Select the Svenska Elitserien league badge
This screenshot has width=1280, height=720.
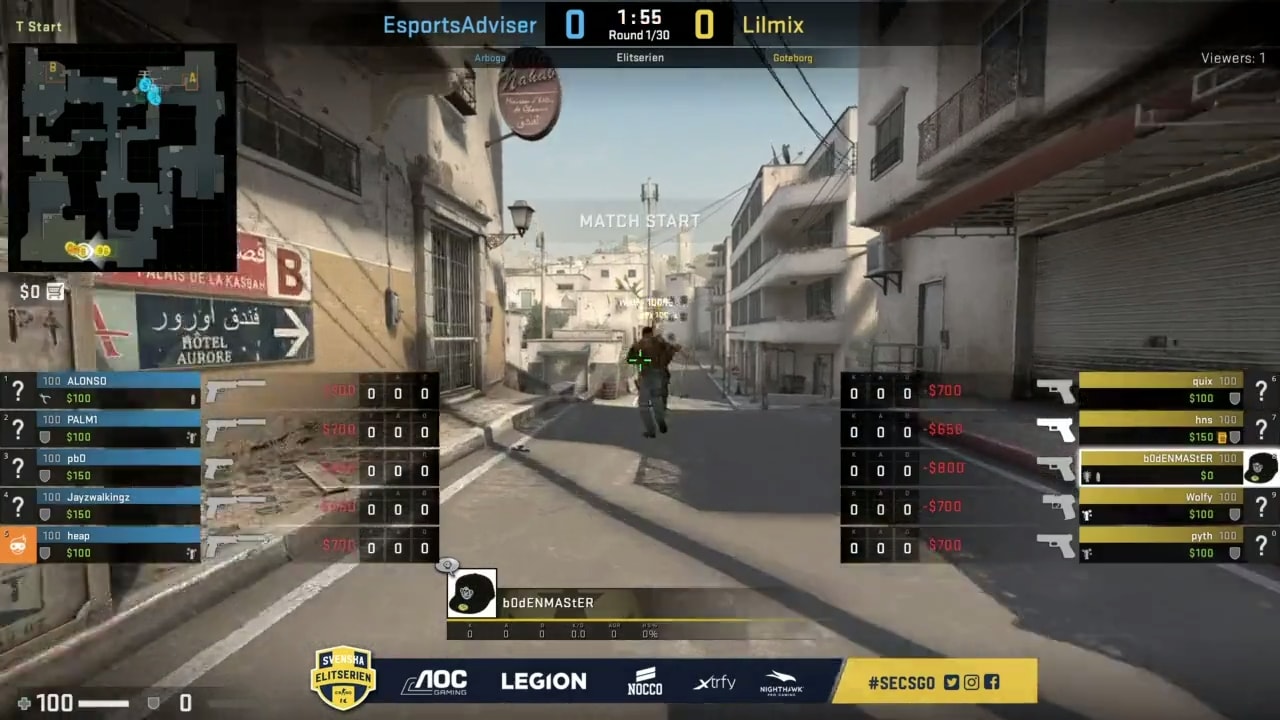coord(343,678)
